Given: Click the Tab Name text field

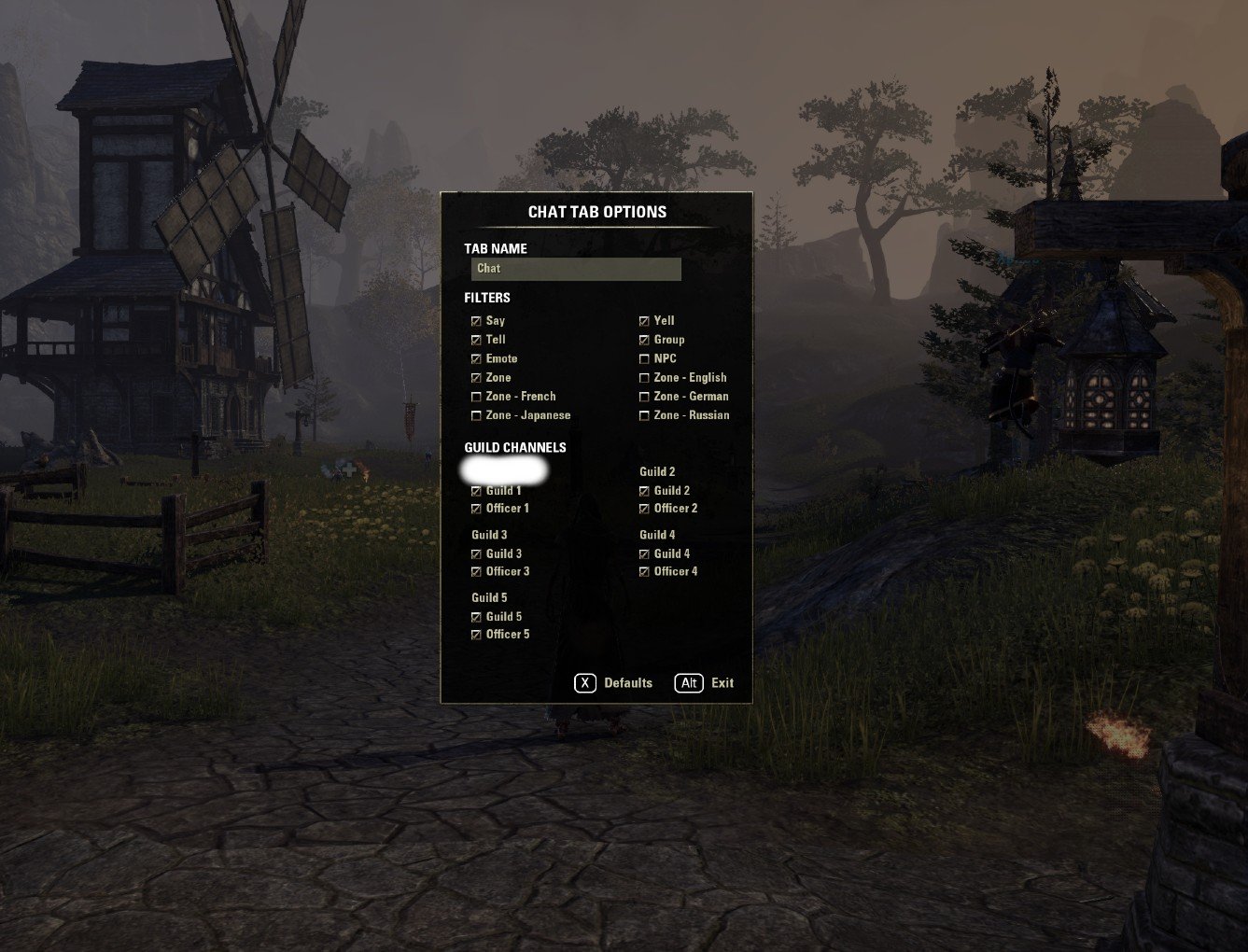Looking at the screenshot, I should pos(576,269).
